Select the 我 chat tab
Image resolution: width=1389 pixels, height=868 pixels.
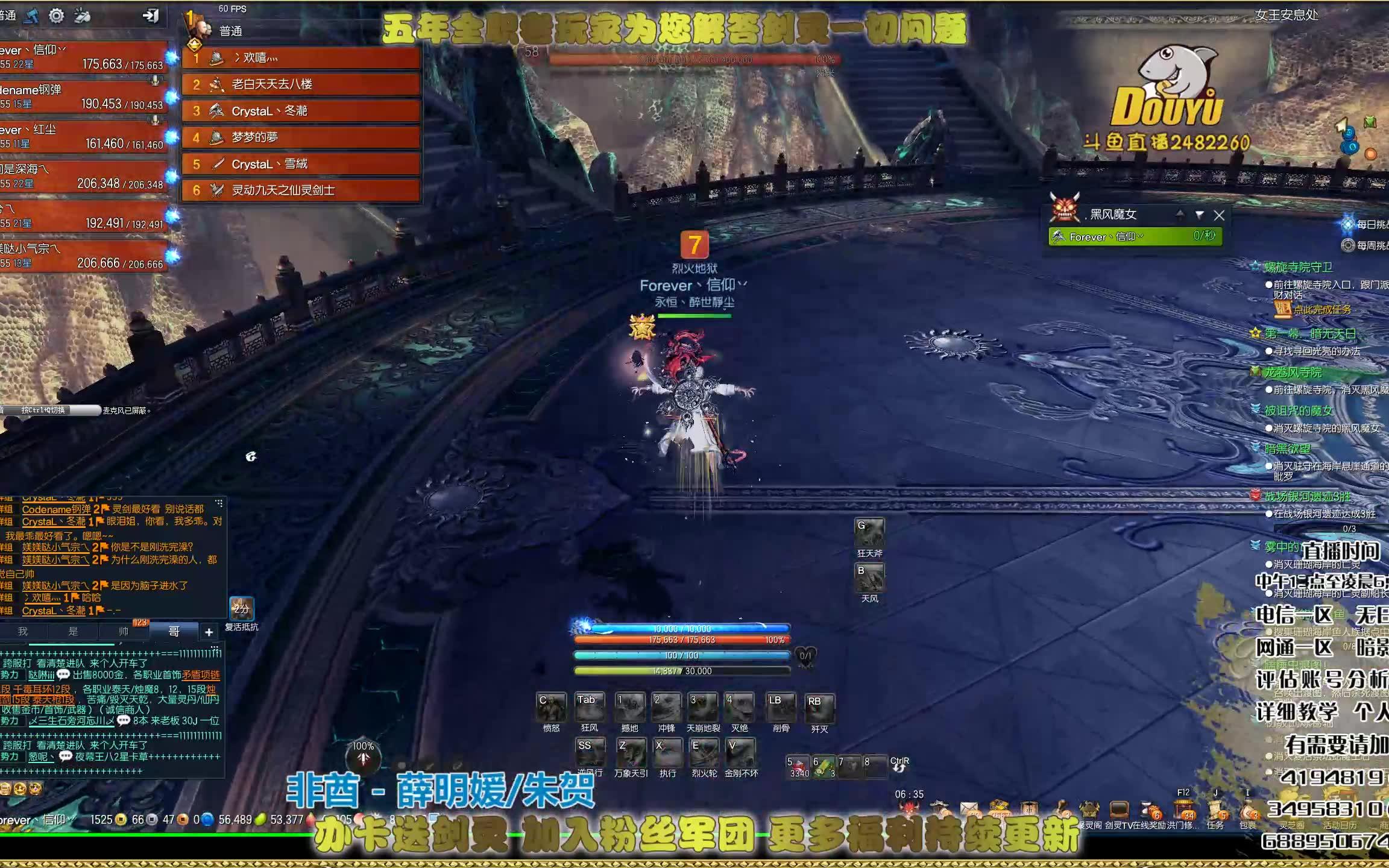click(x=23, y=632)
